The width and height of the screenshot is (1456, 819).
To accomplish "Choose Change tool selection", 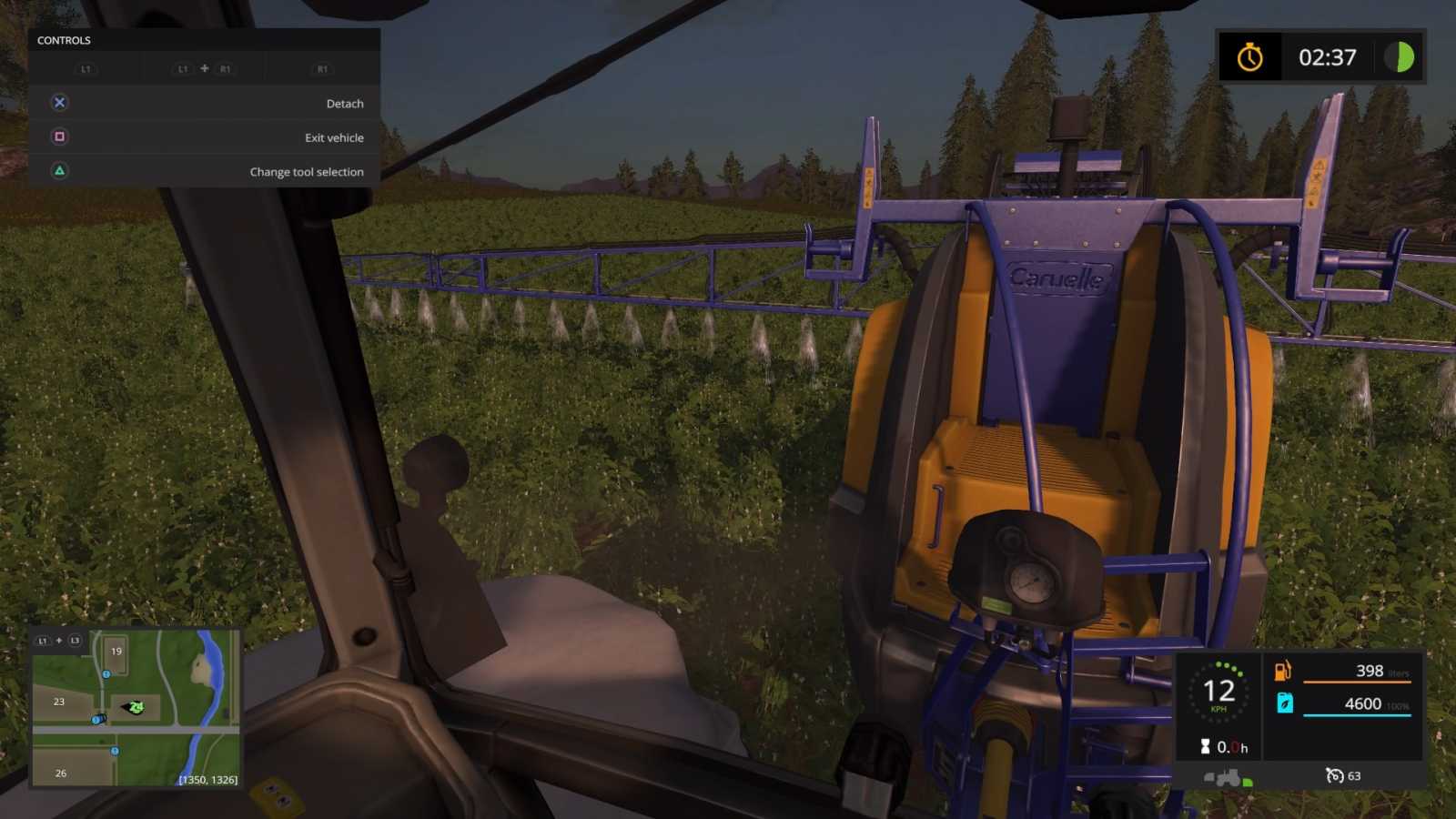I will pos(307,171).
